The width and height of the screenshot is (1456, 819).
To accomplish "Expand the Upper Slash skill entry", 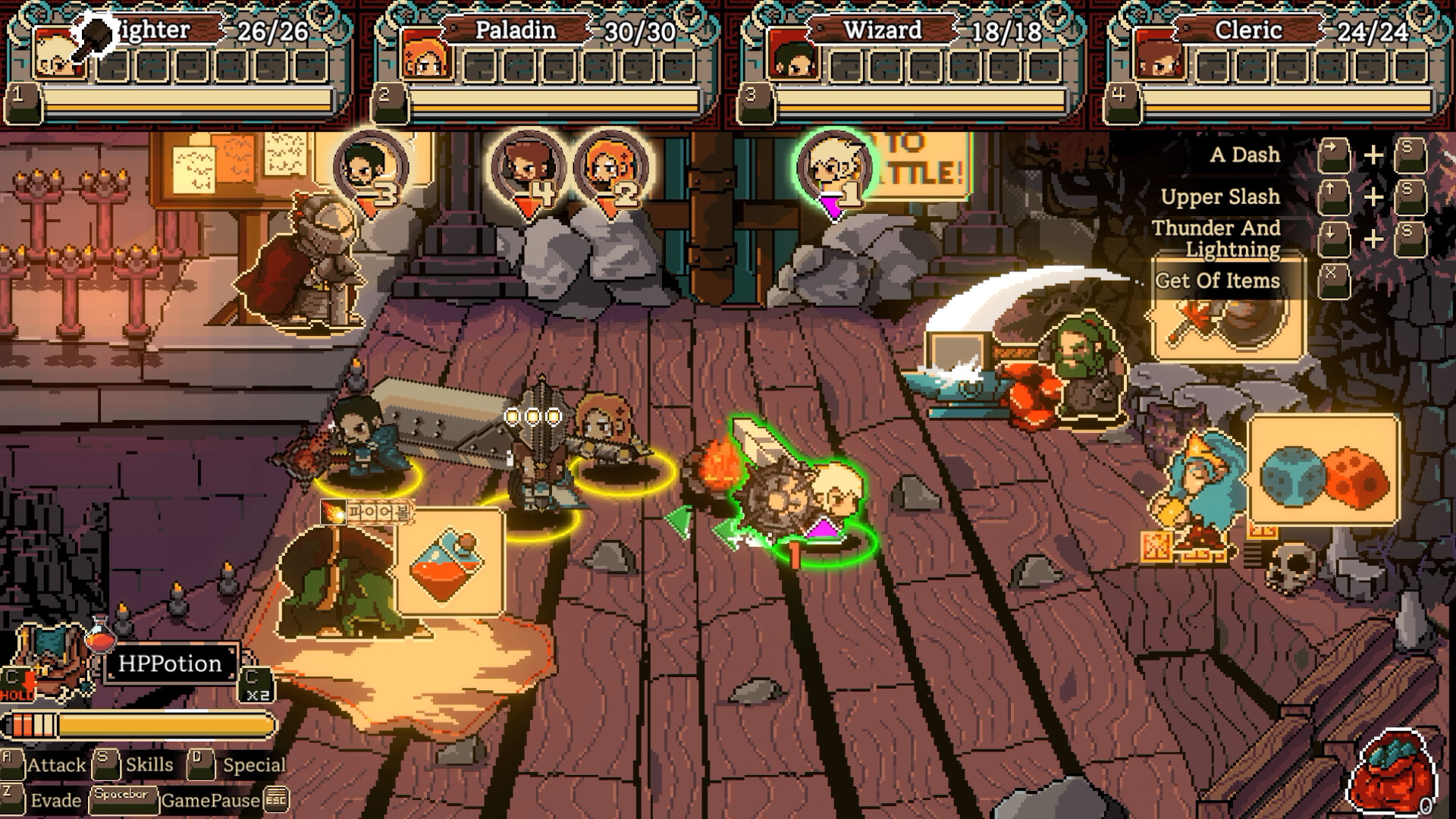I will [1221, 196].
